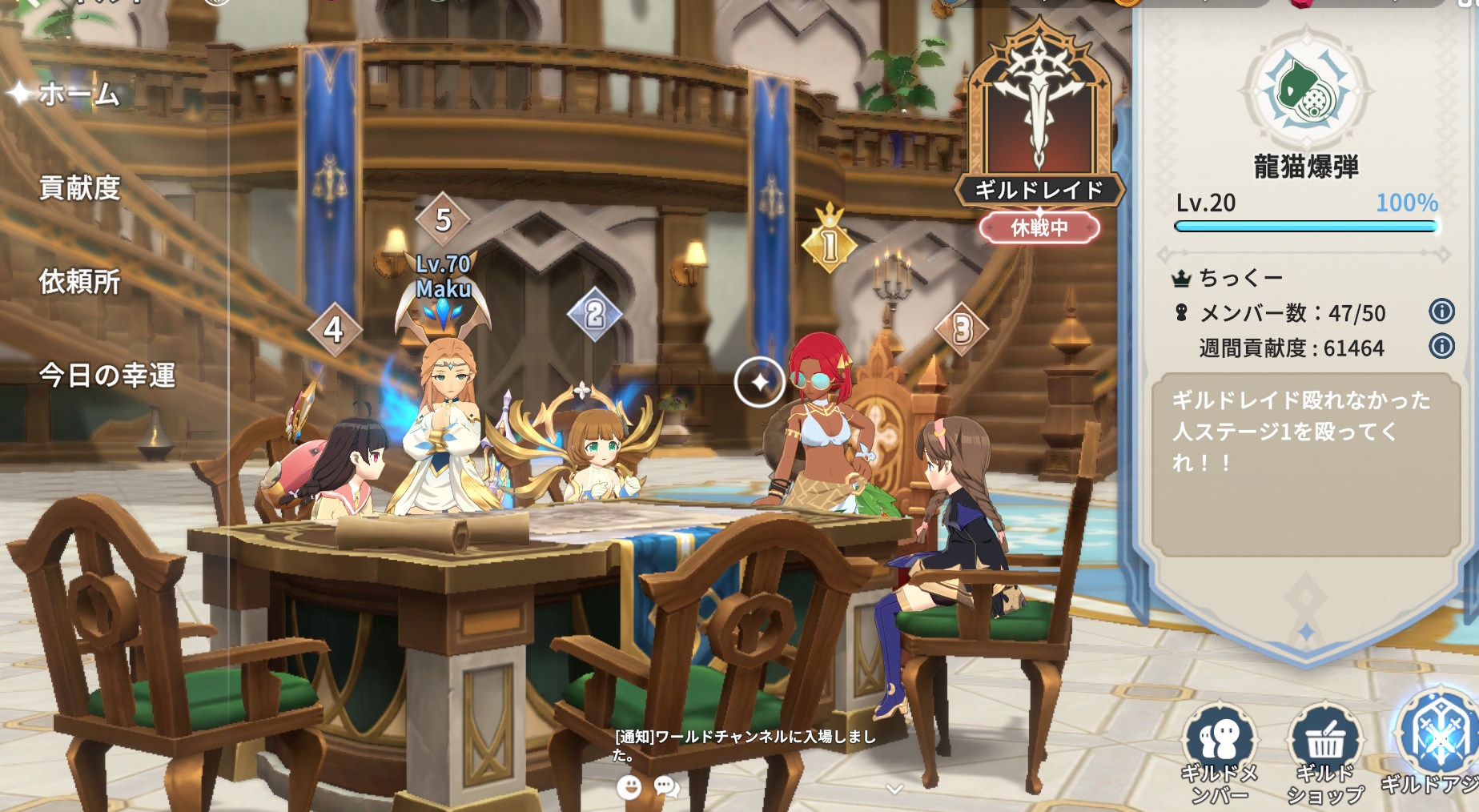Click the sparkle interaction circle icon

point(759,382)
